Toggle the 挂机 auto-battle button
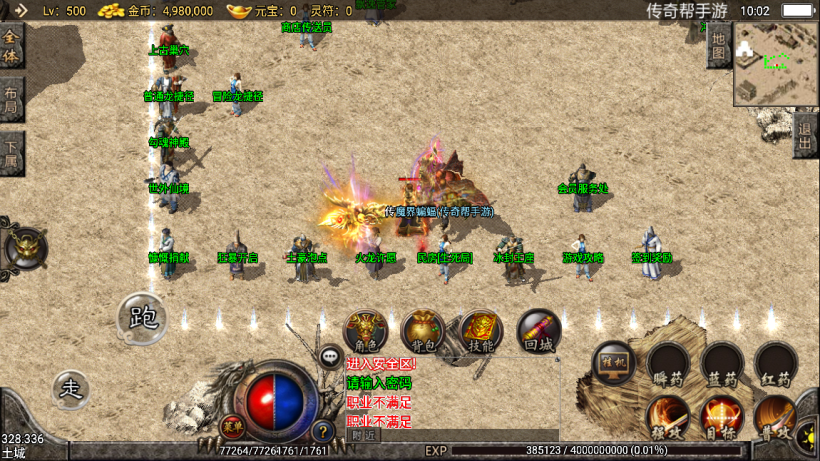 tap(614, 364)
